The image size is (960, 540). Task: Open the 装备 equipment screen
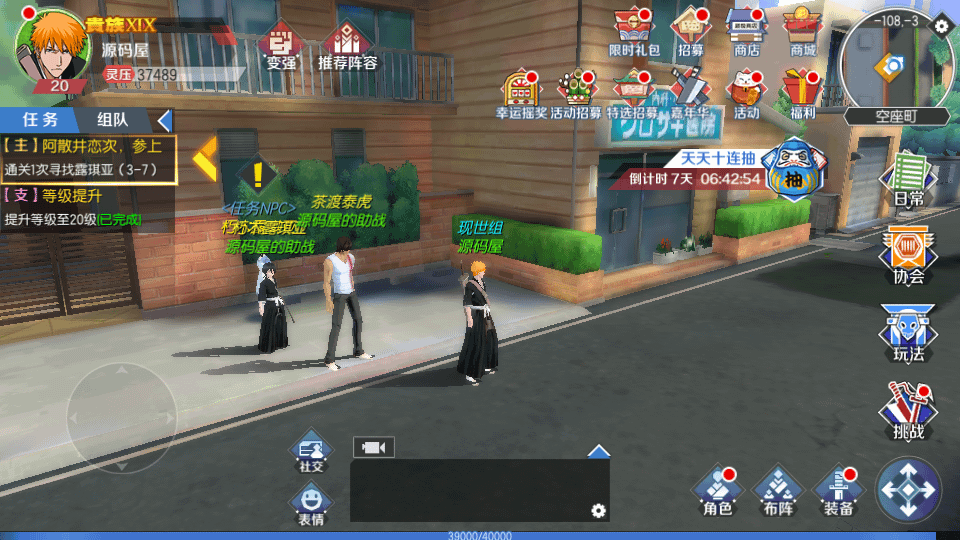point(838,490)
